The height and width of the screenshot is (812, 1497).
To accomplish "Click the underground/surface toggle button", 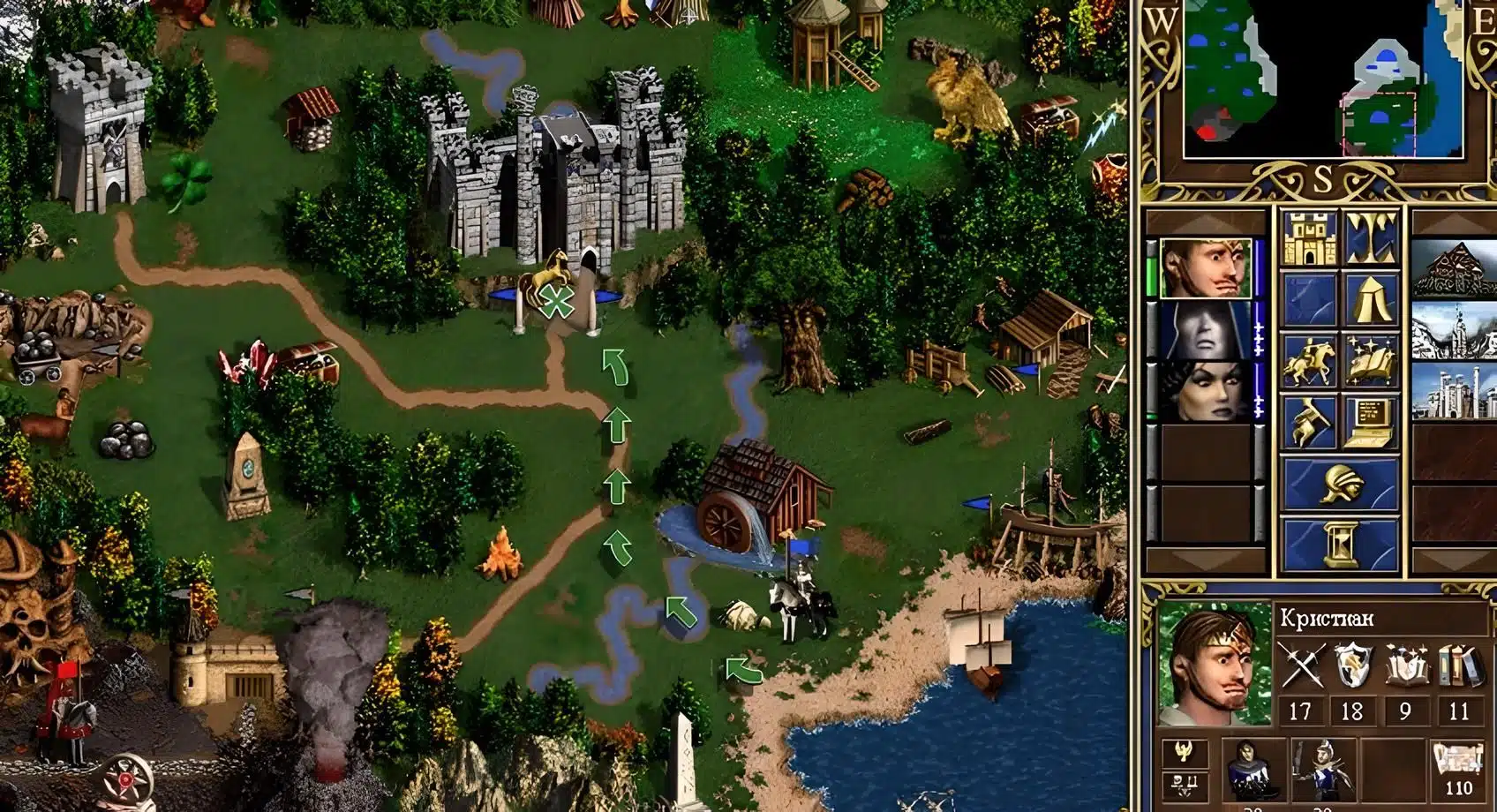I will coord(1371,237).
